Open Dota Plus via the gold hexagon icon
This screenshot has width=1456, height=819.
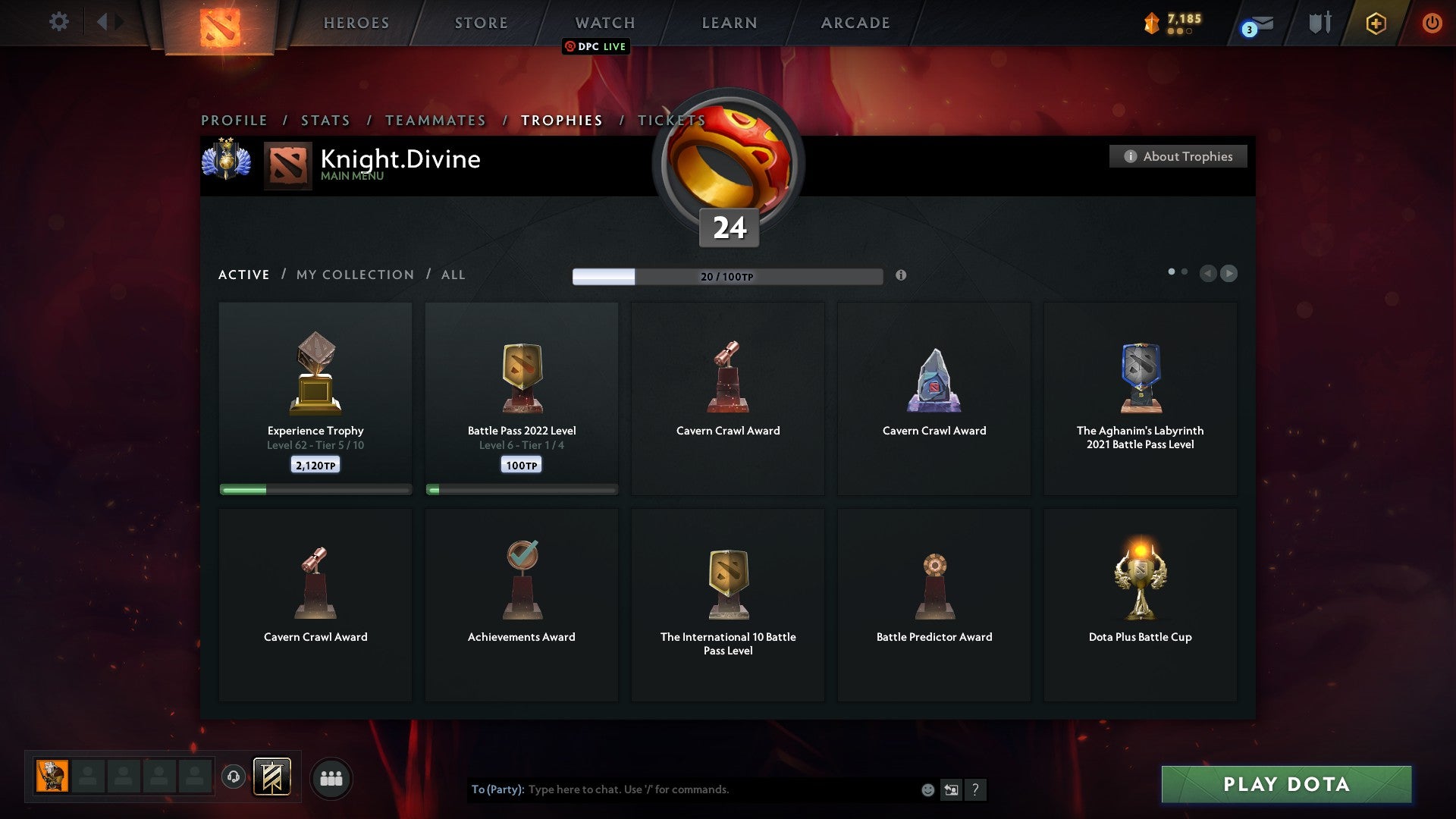pyautogui.click(x=1376, y=23)
